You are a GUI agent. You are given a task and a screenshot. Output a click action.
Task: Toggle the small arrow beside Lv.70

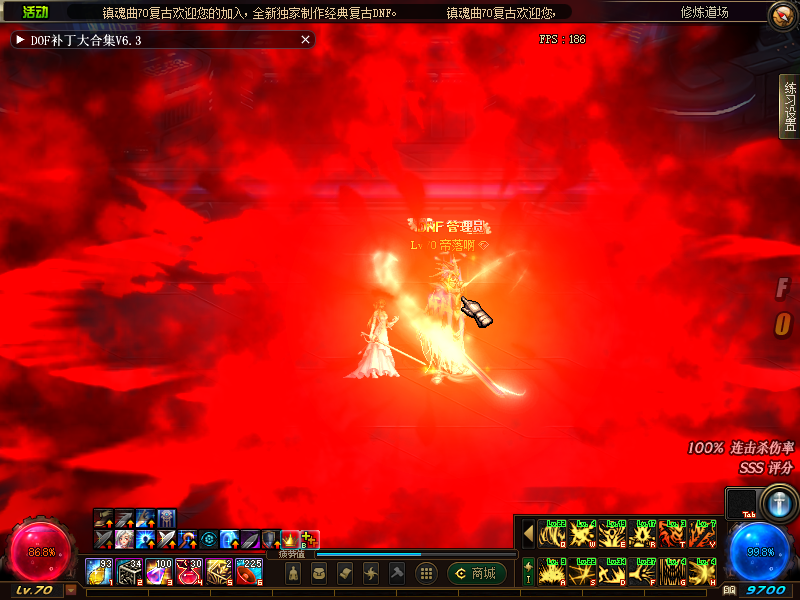coord(71,590)
